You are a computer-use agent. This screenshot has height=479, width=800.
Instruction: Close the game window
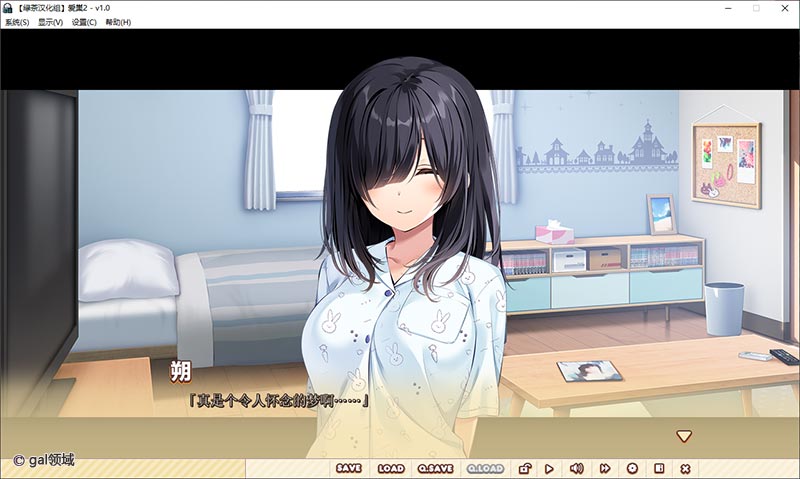(x=784, y=8)
